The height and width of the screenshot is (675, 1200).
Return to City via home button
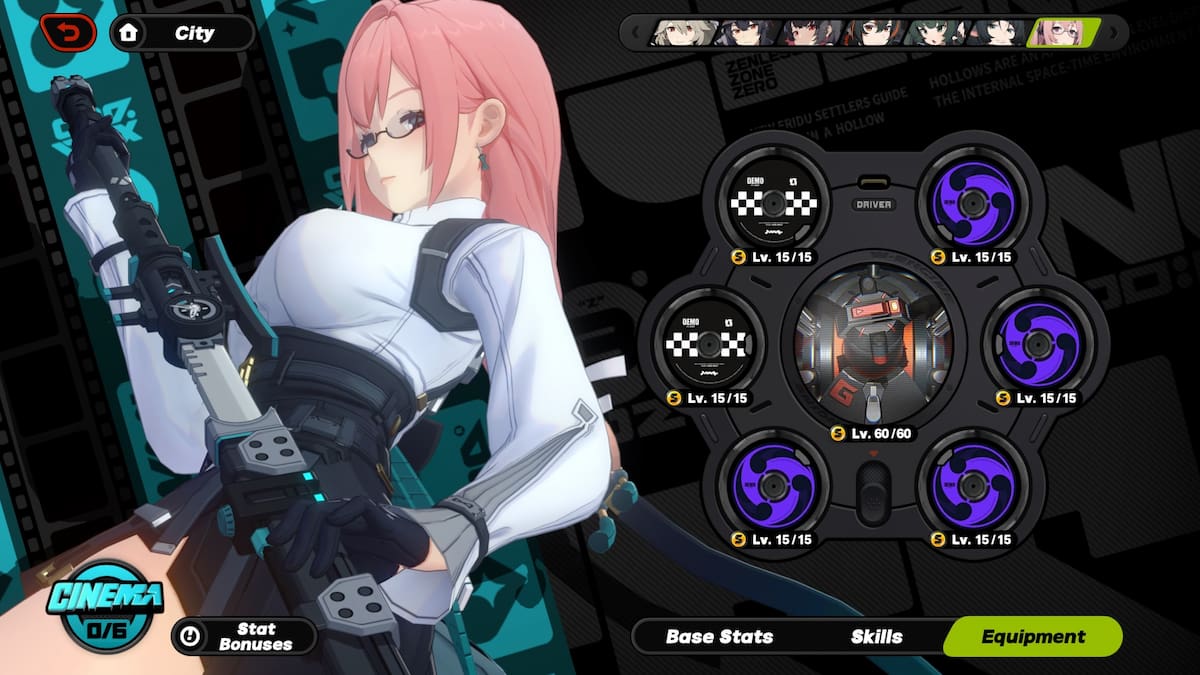[x=181, y=33]
